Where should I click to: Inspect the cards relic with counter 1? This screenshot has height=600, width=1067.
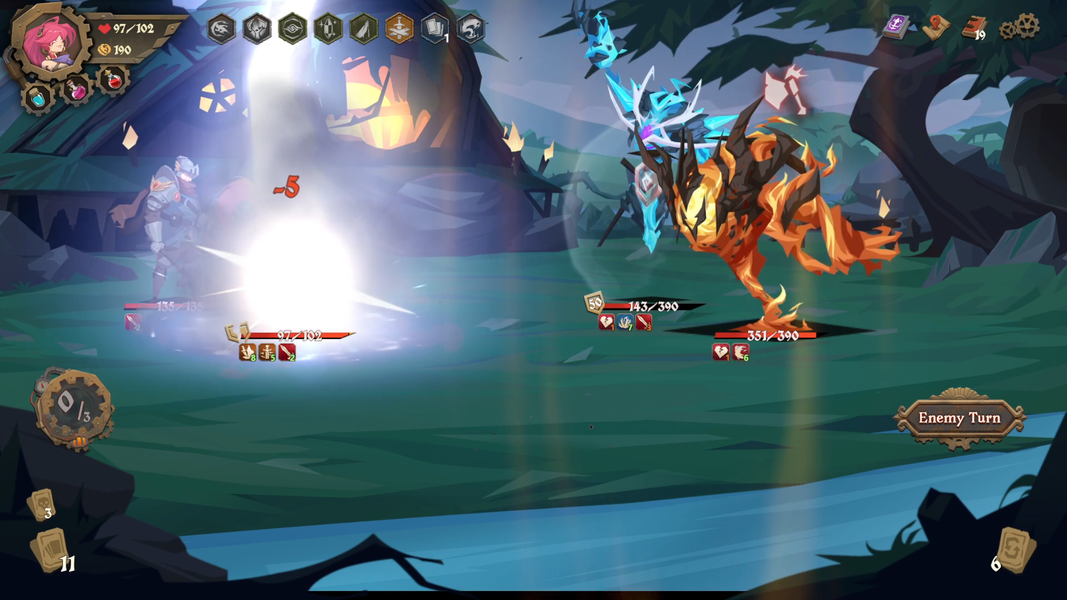tap(434, 28)
